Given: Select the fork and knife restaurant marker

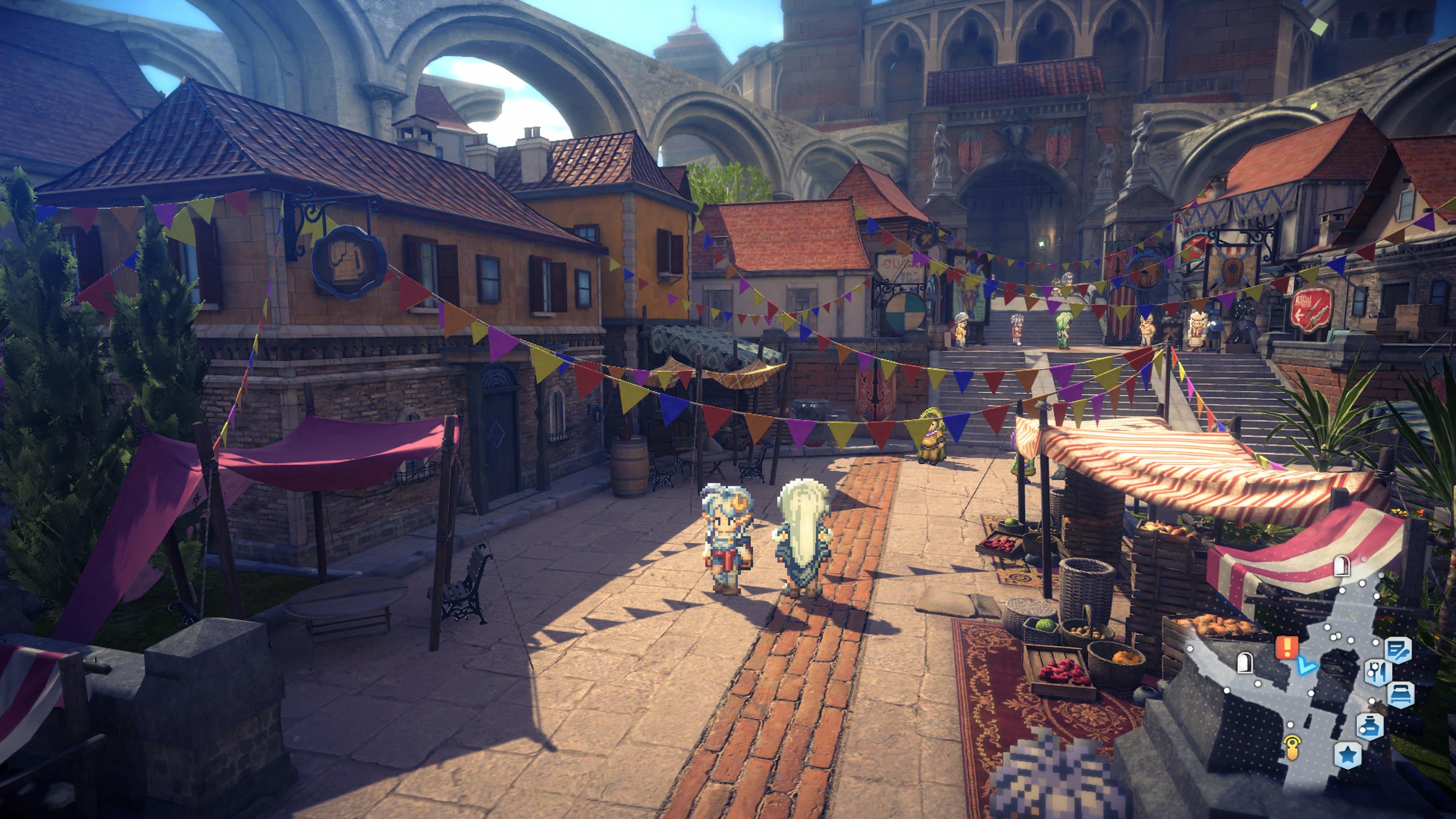Looking at the screenshot, I should (x=1377, y=672).
